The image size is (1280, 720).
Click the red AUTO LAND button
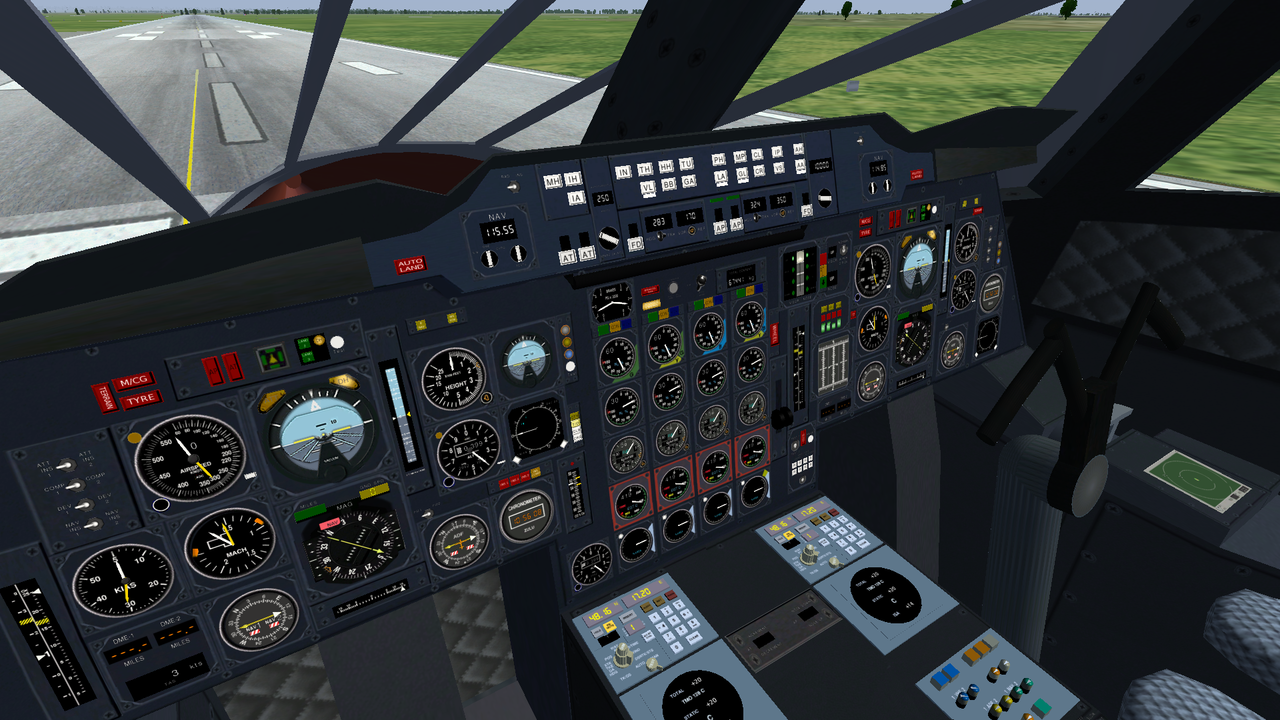tap(410, 265)
